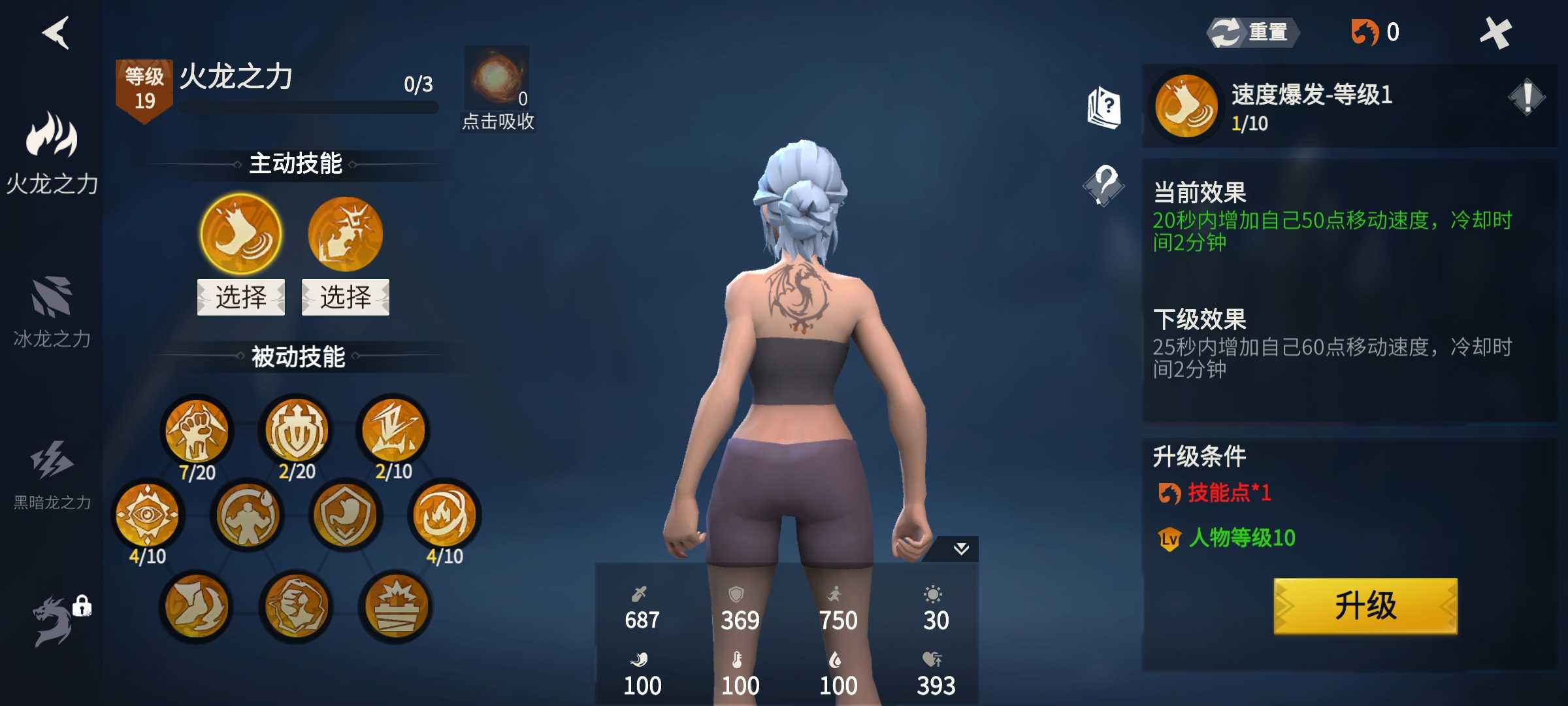Open the question mark help icon
Viewport: 1568px width, 706px height.
pyautogui.click(x=1104, y=185)
